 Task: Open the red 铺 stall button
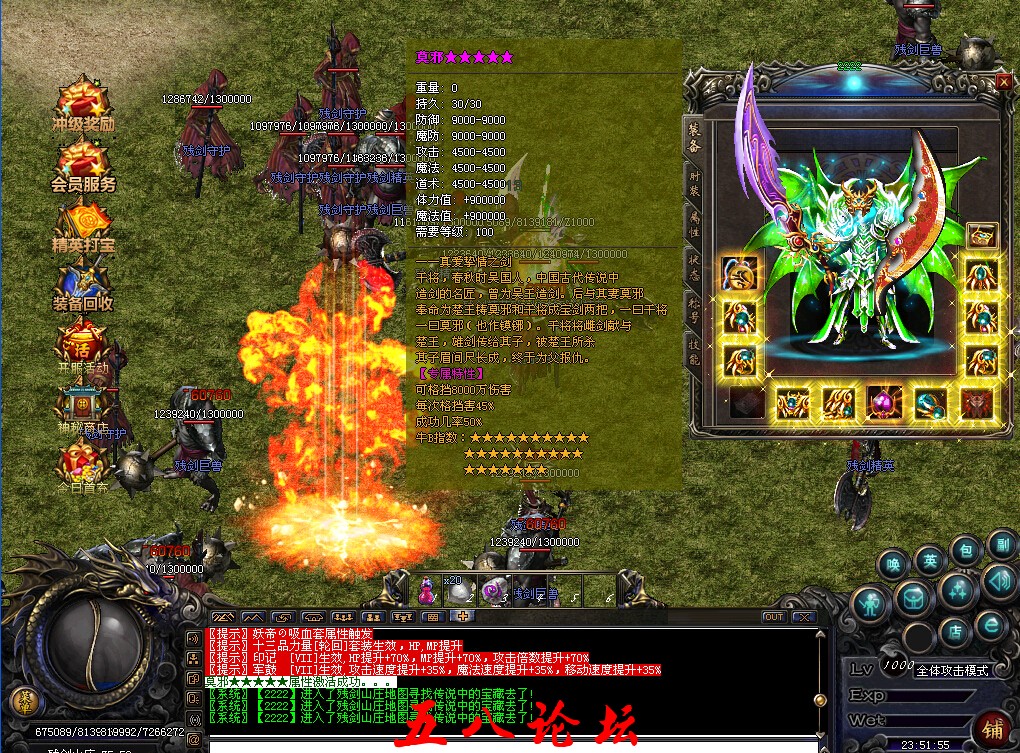991,726
